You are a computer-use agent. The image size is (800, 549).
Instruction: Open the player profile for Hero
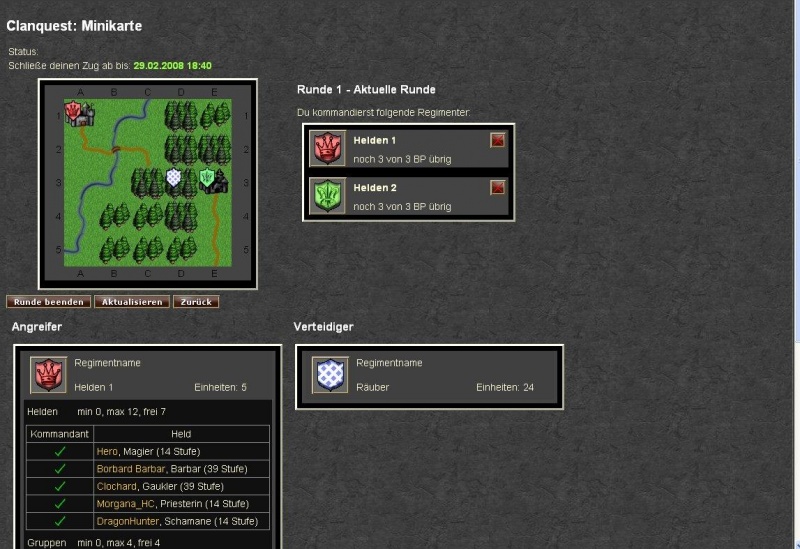coord(107,452)
